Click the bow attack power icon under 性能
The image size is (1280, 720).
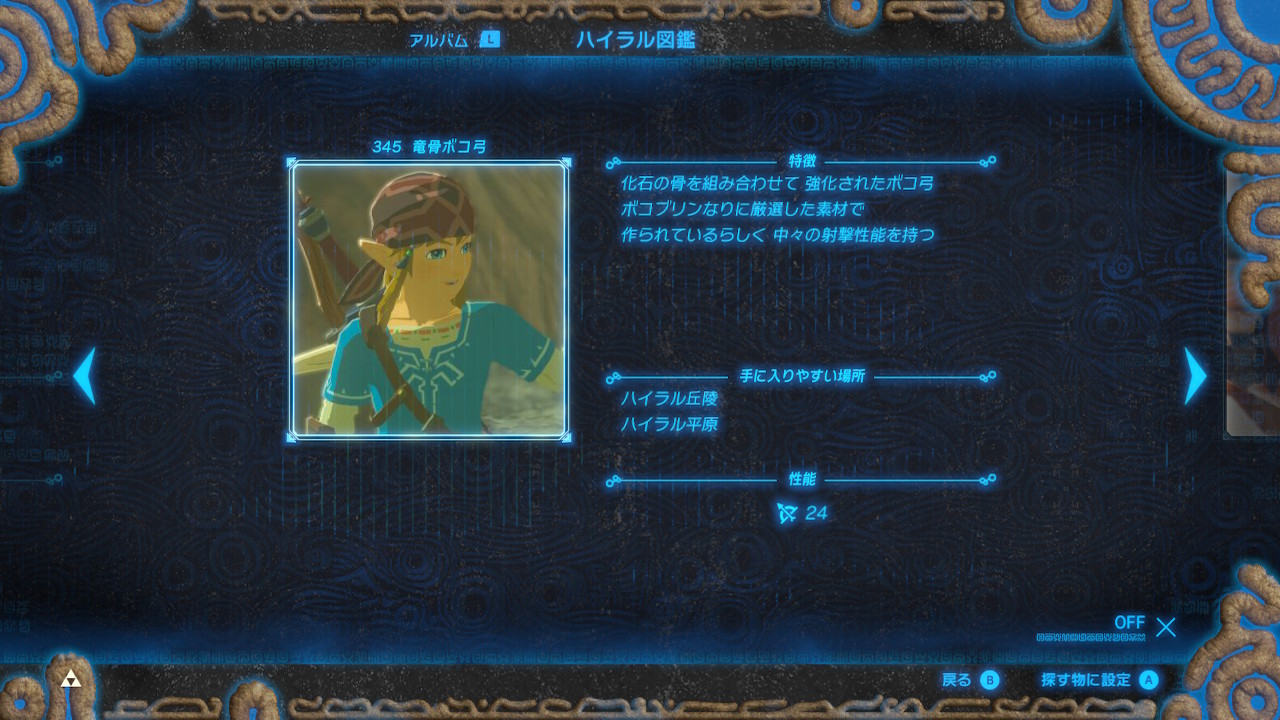[784, 512]
